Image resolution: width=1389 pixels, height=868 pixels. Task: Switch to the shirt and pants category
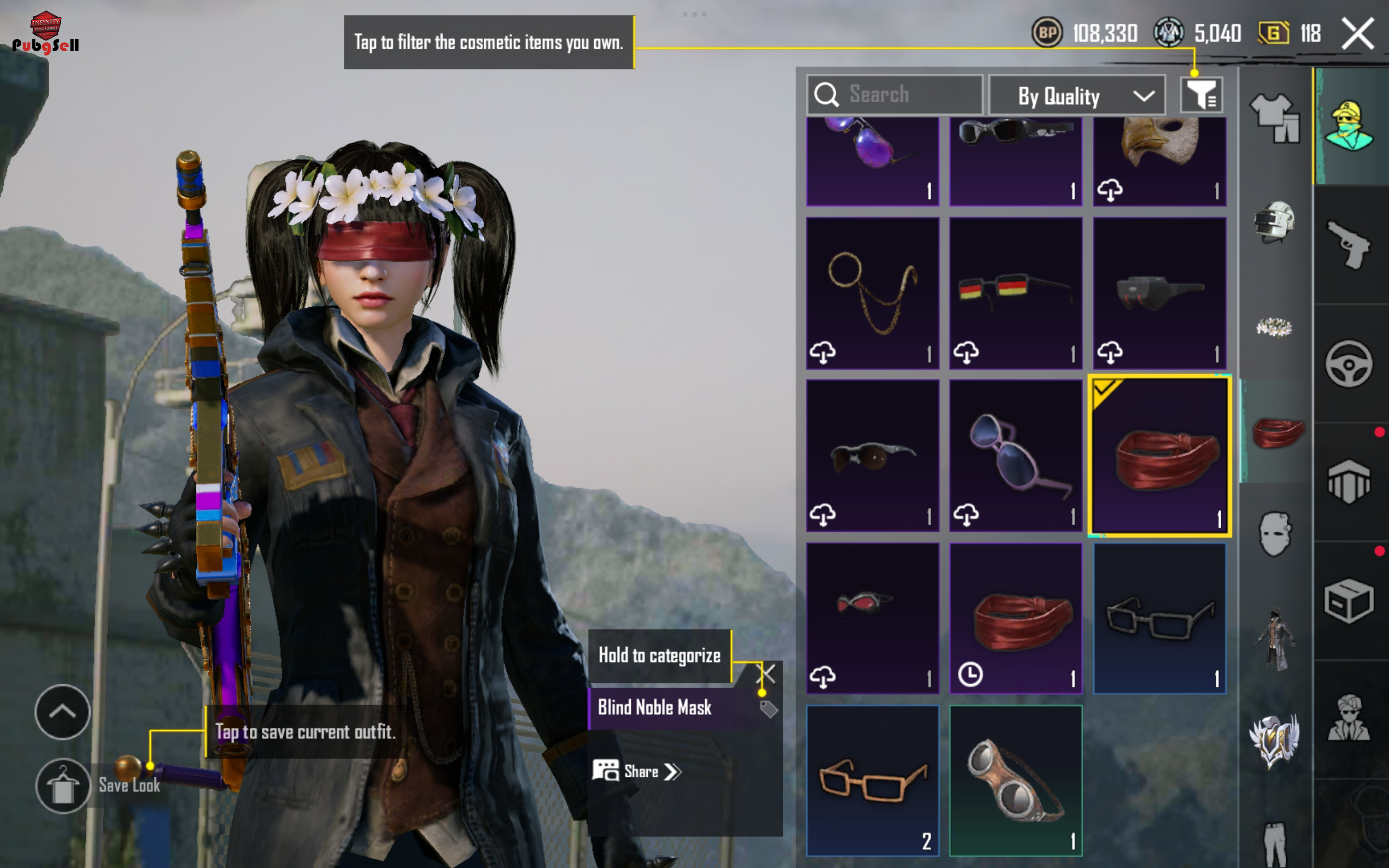[x=1275, y=118]
